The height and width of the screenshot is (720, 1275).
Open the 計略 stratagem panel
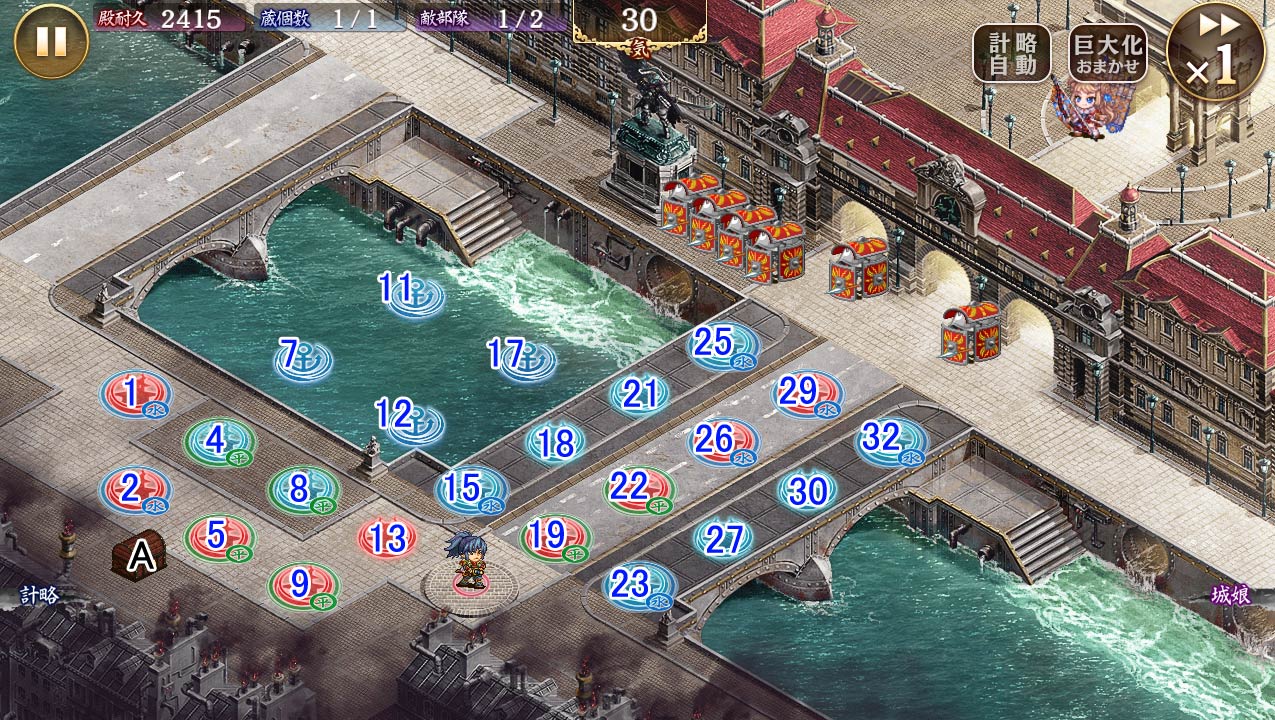point(40,596)
